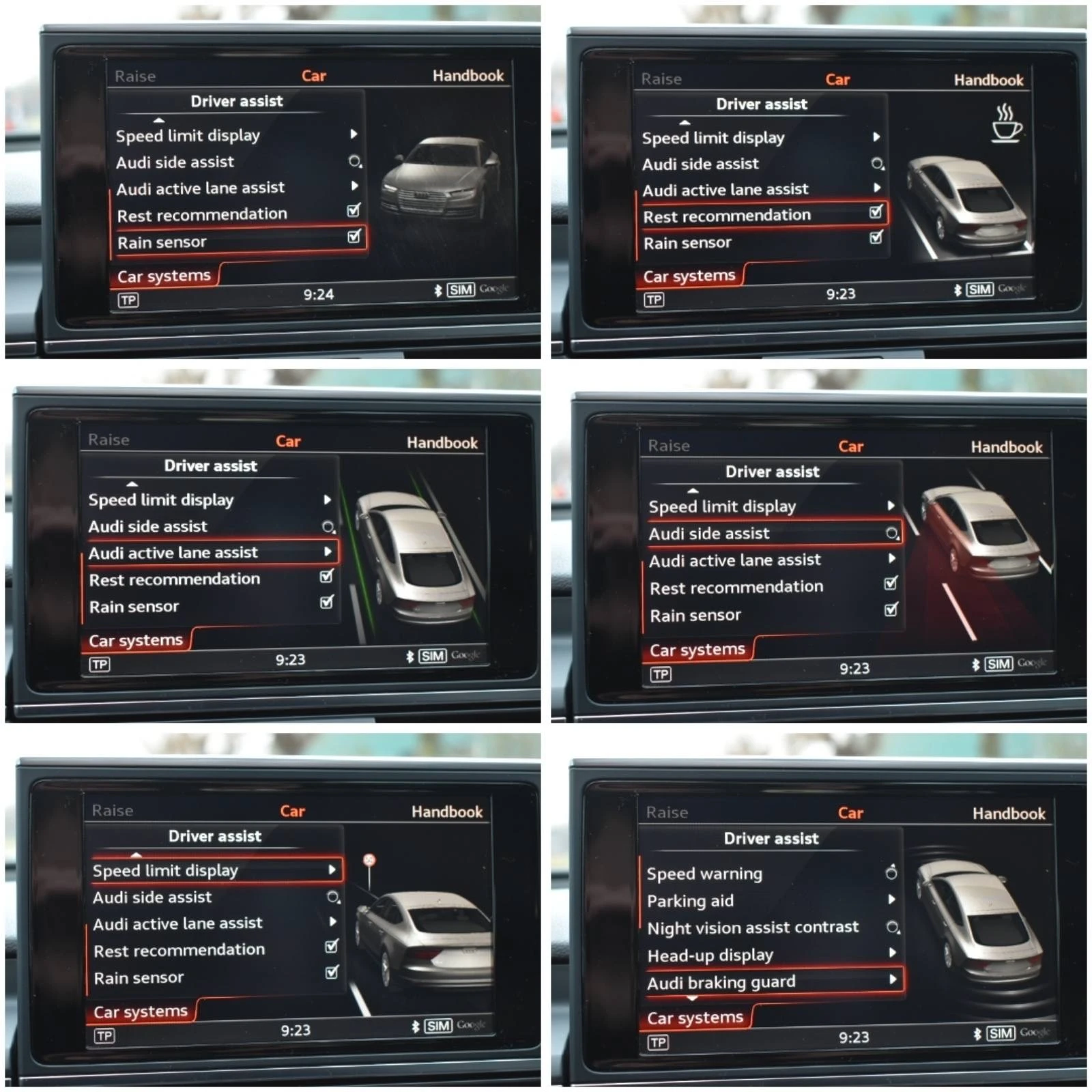1092x1092 pixels.
Task: Select the Raise tab
Action: [136, 76]
